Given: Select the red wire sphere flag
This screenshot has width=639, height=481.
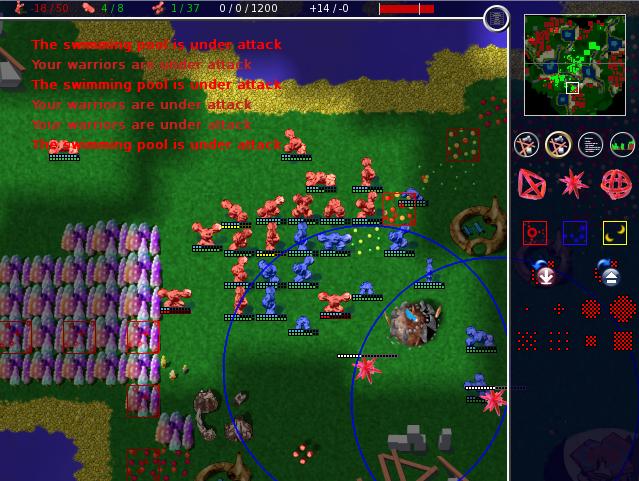Looking at the screenshot, I should (x=615, y=184).
